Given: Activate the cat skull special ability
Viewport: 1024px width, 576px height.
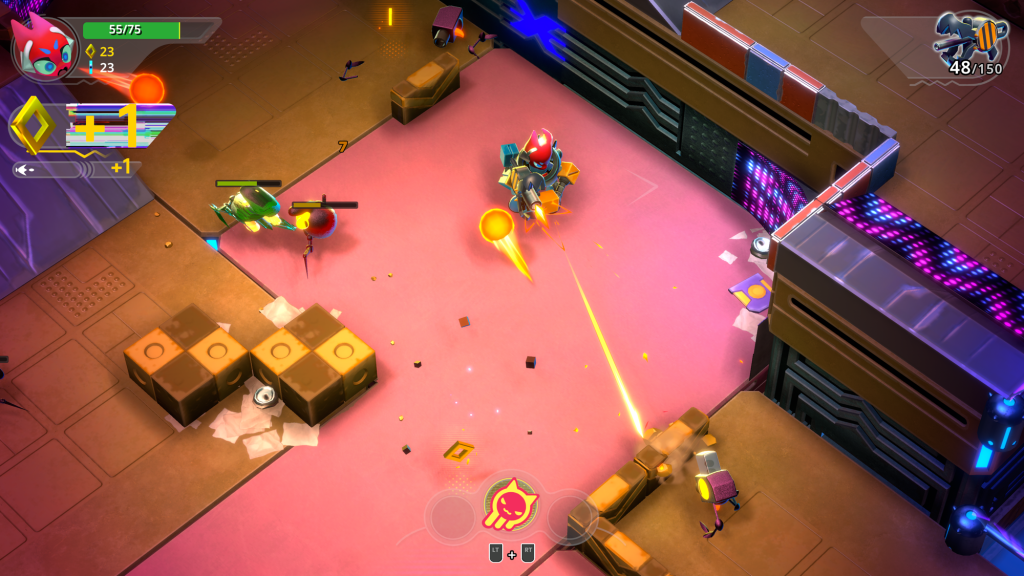Looking at the screenshot, I should (511, 505).
